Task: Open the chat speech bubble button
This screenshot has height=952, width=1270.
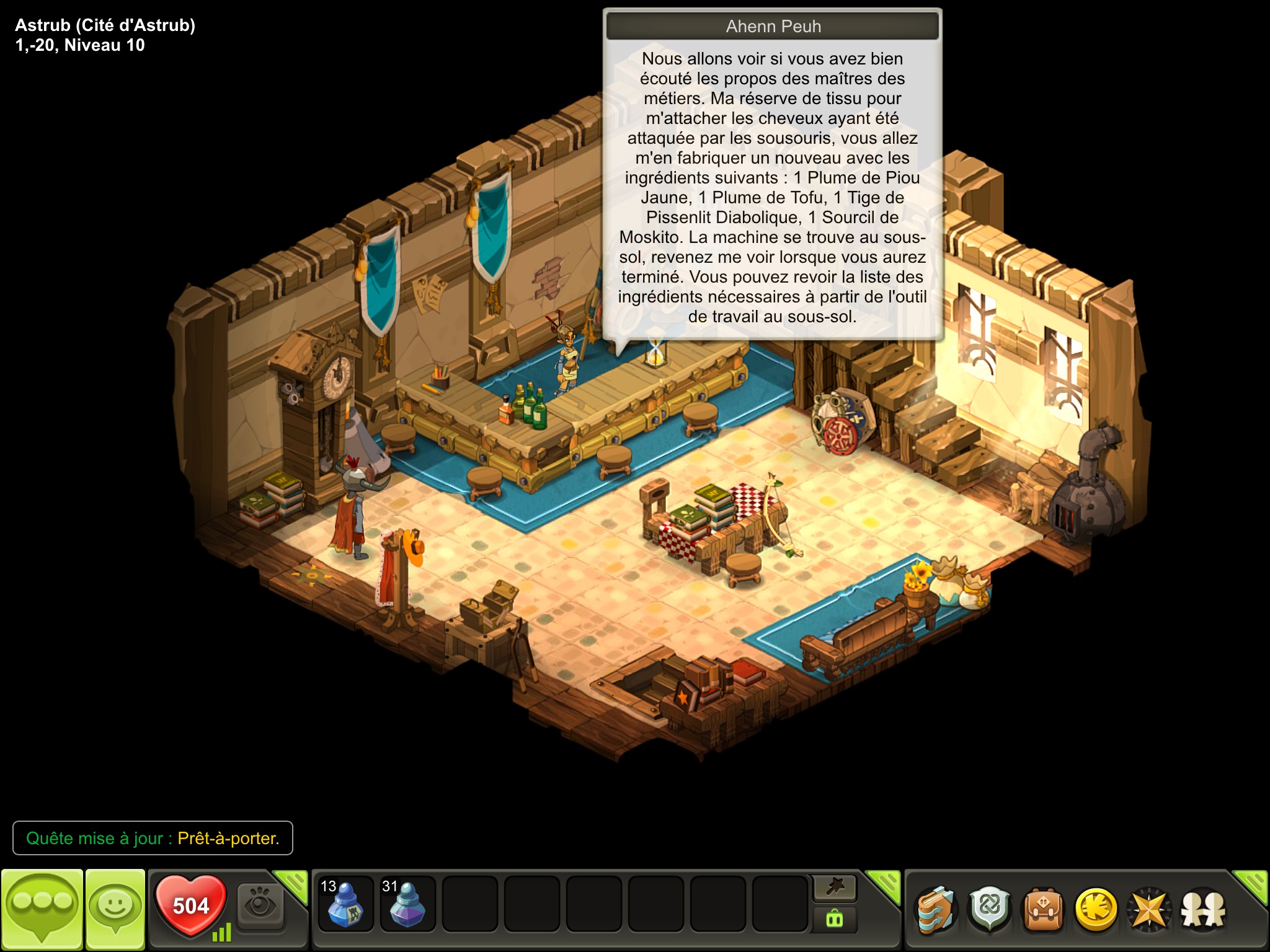Action: click(42, 909)
